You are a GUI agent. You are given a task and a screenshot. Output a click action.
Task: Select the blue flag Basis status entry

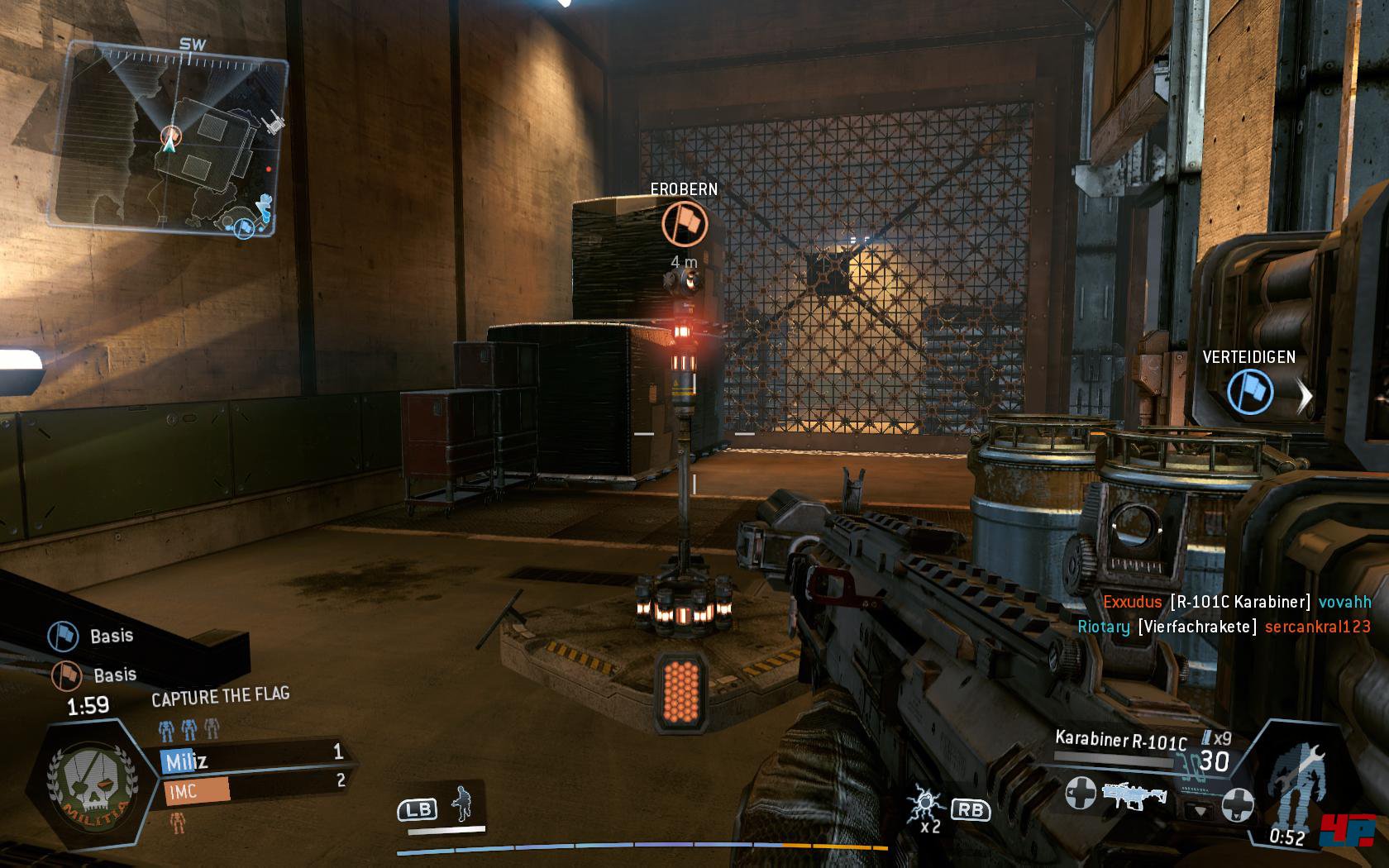pyautogui.click(x=91, y=636)
